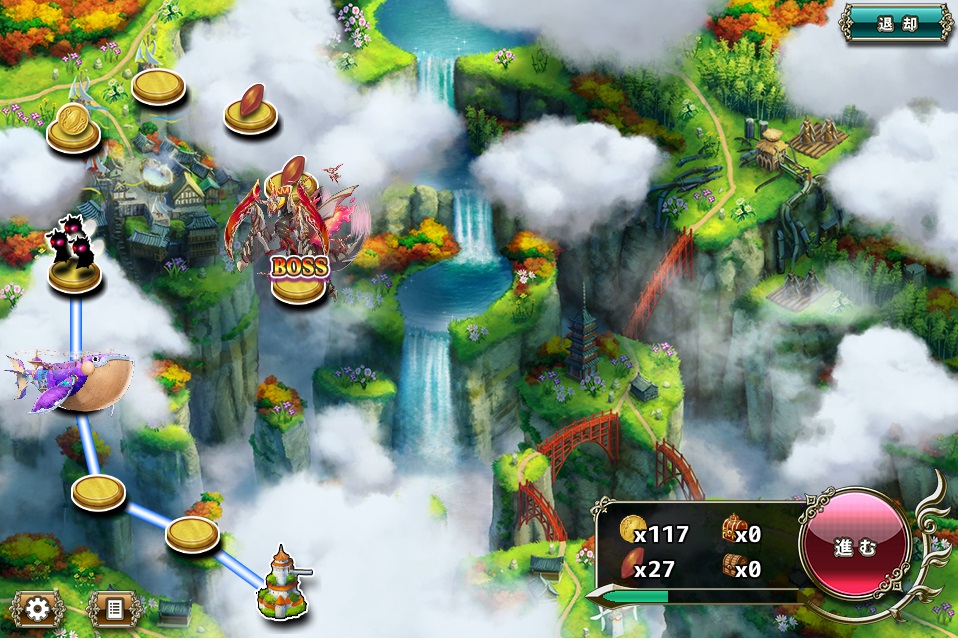Screen dimensions: 958x640
Task: Advance with the red 進む button
Action: (854, 548)
